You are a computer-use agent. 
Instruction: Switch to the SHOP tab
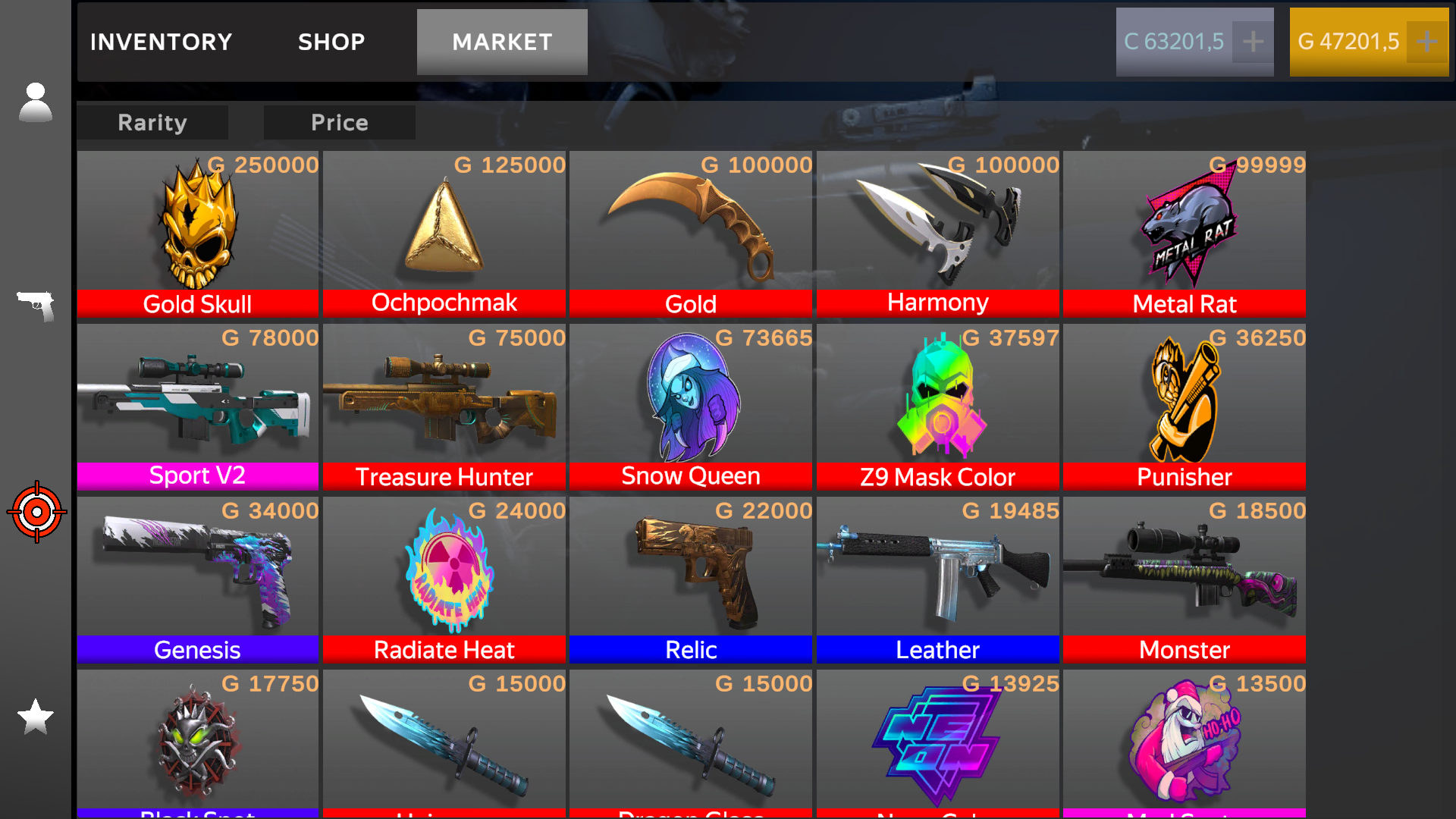331,42
